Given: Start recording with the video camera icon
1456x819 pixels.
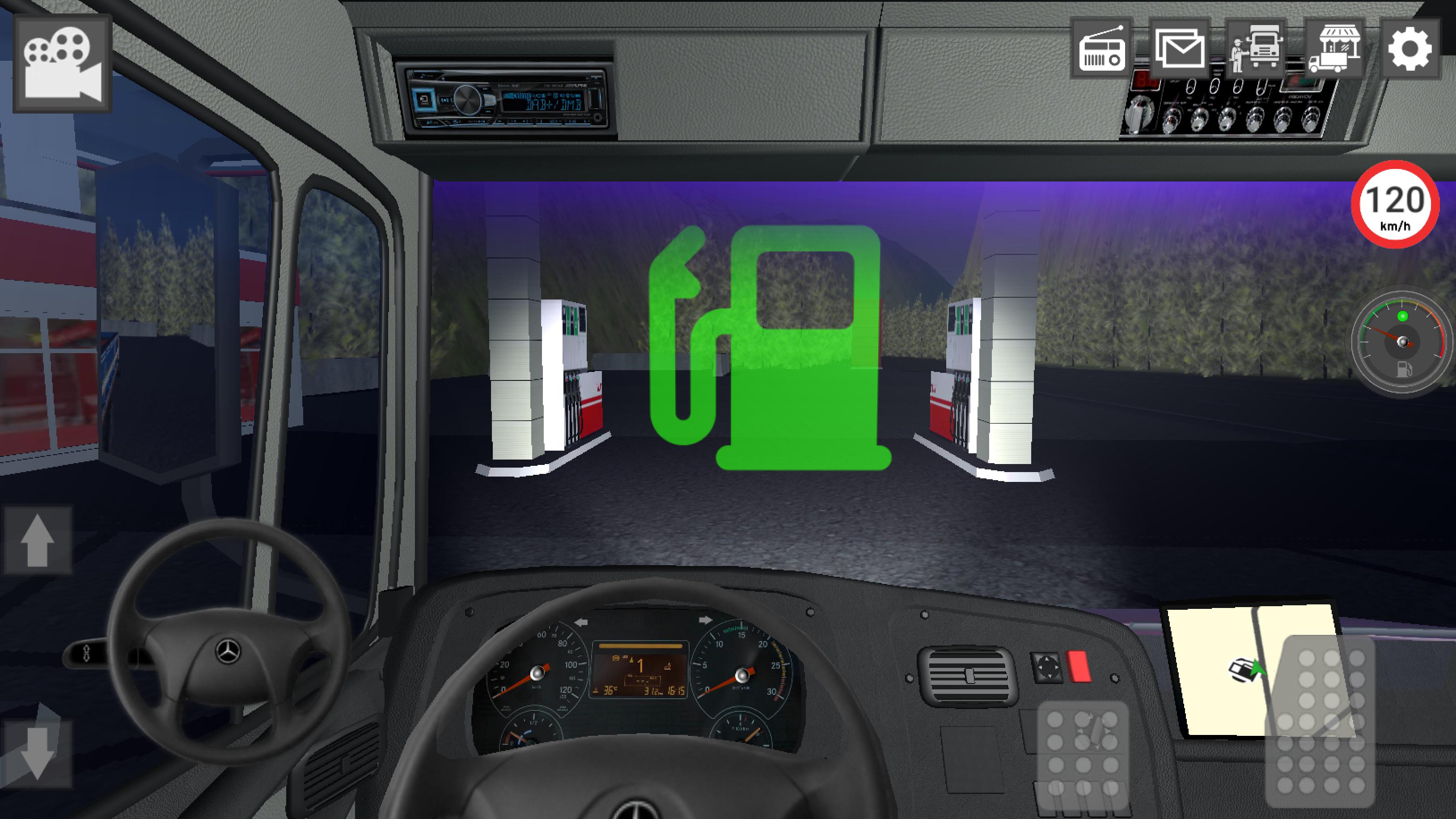Looking at the screenshot, I should coord(62,62).
